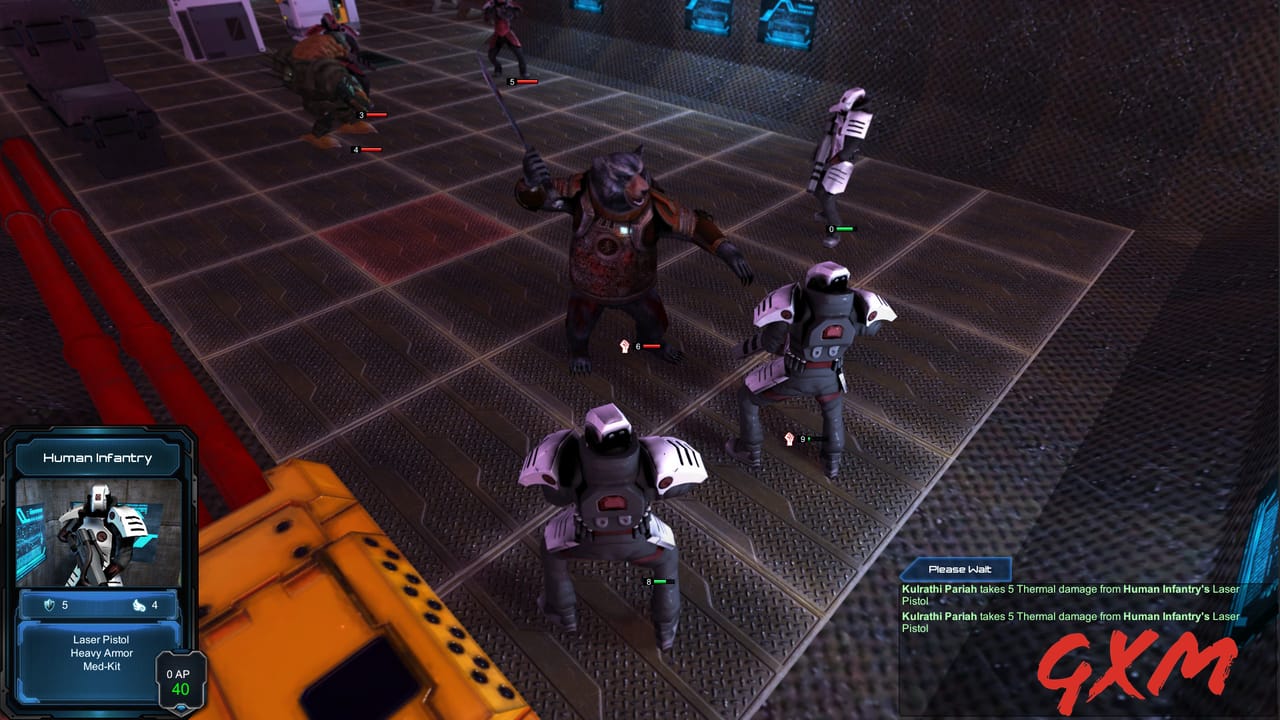This screenshot has height=720, width=1280.
Task: Expand the chevron below the AP counter
Action: click(180, 707)
